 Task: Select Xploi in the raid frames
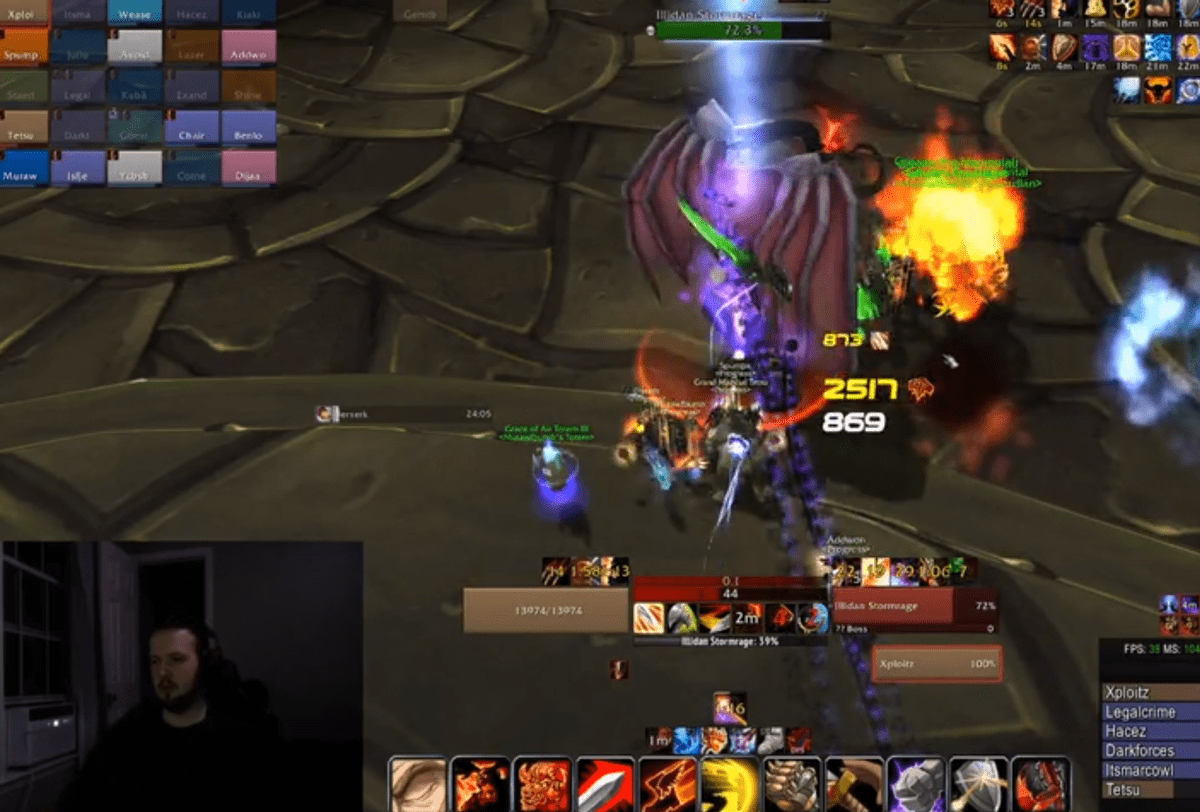point(24,13)
